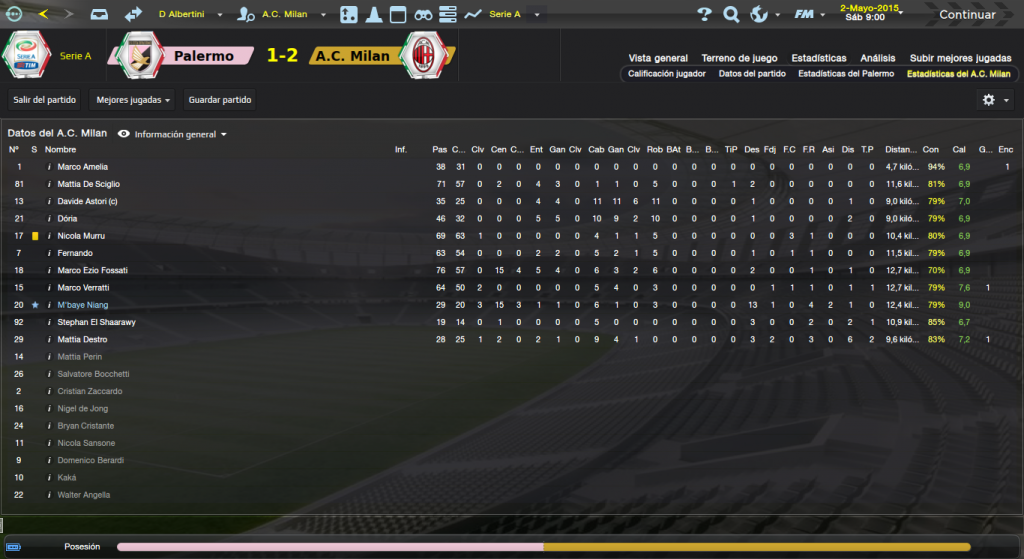This screenshot has height=559, width=1024.
Task: Open the magnifying glass search
Action: (x=731, y=15)
